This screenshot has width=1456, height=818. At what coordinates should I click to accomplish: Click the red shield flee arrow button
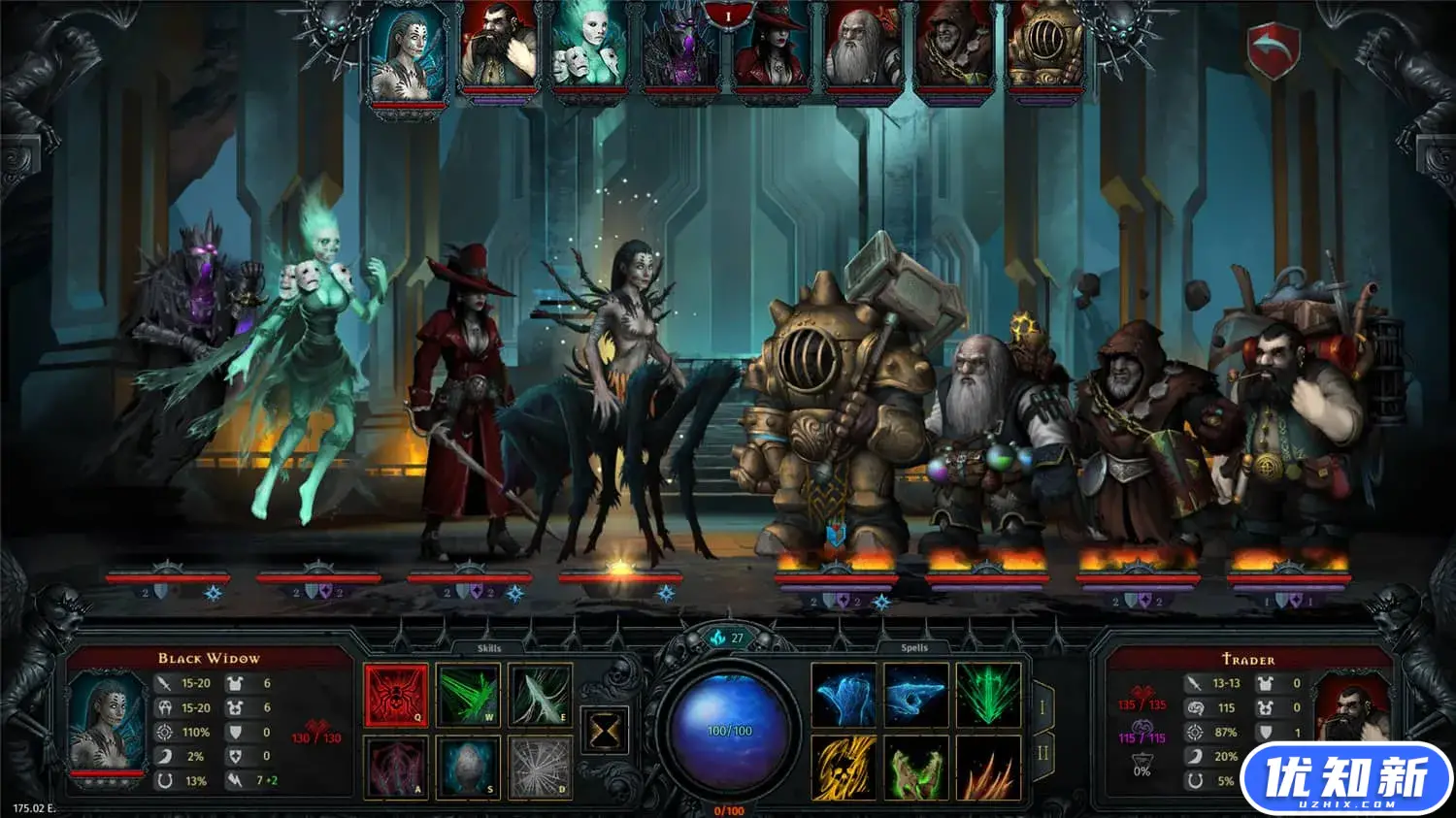click(x=1273, y=50)
